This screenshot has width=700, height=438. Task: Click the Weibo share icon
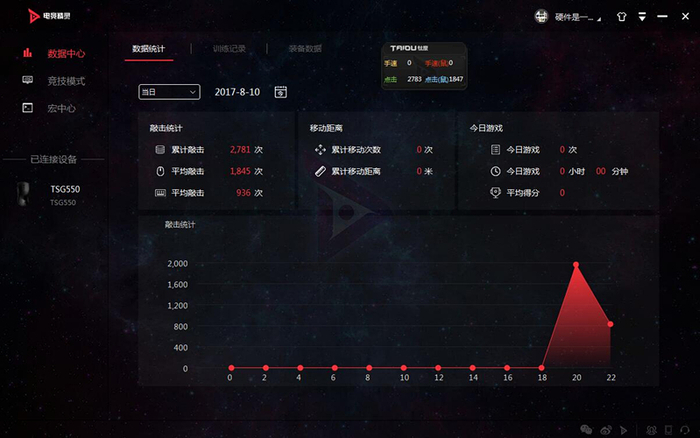(x=606, y=429)
